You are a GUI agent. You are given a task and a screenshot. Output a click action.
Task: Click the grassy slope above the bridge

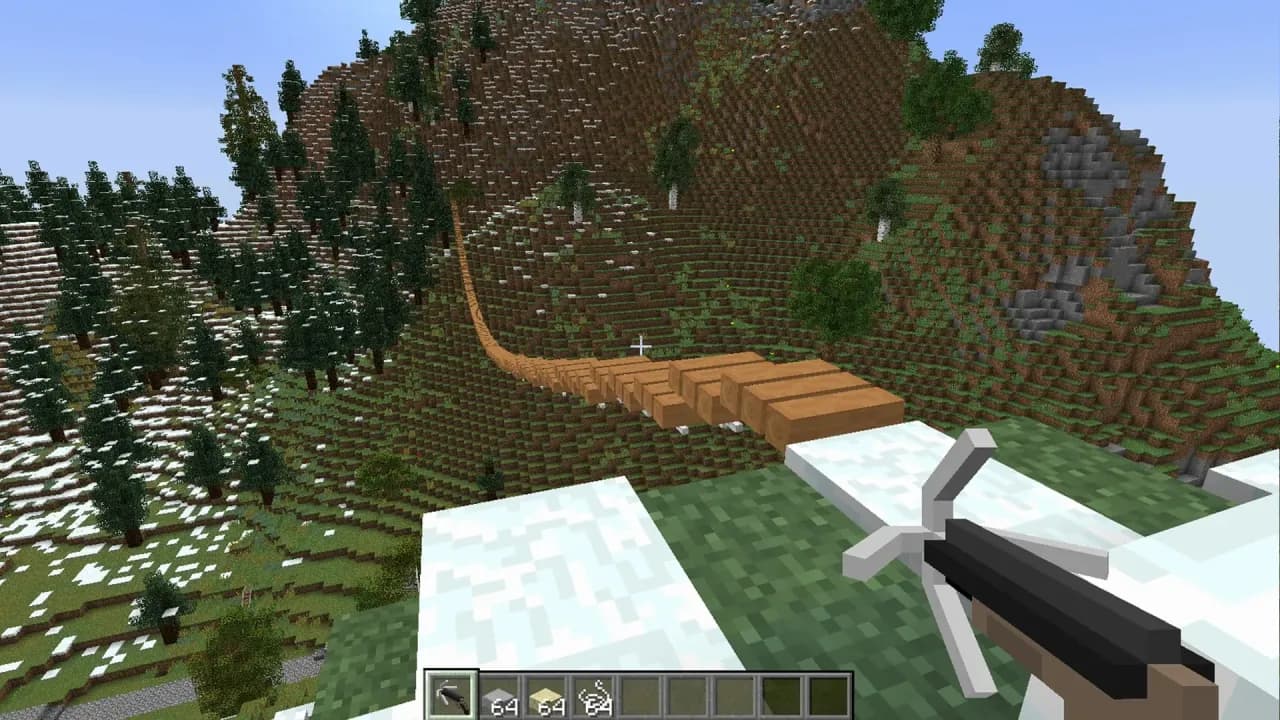pyautogui.click(x=750, y=300)
